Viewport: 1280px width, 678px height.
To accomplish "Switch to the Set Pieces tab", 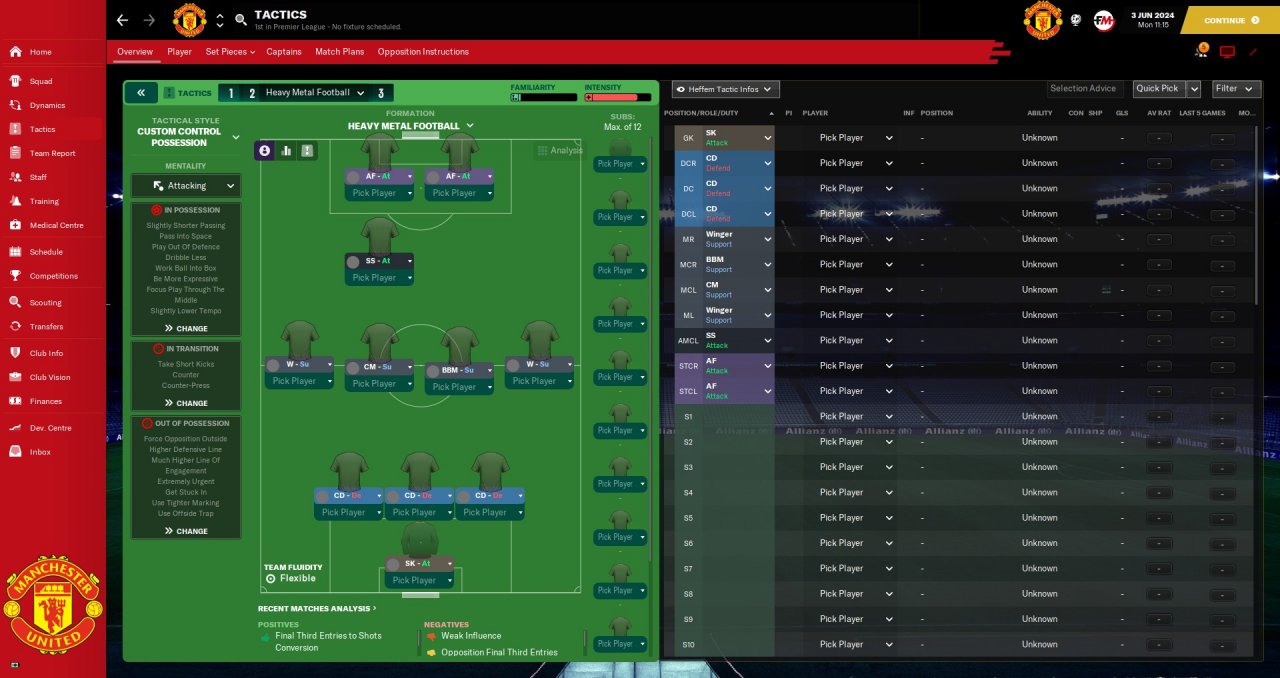I will (230, 52).
